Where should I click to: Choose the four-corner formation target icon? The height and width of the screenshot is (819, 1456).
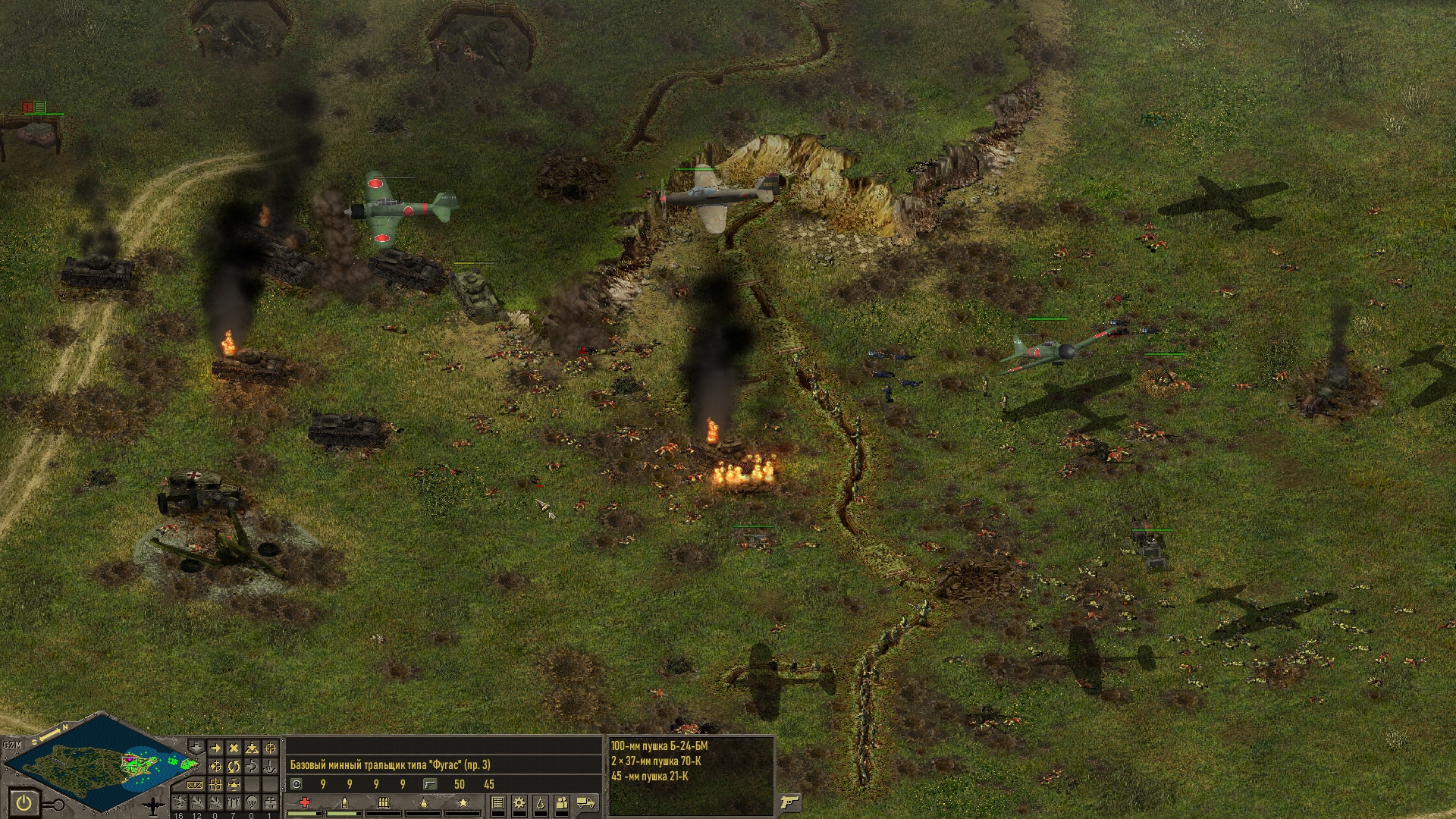[x=215, y=785]
